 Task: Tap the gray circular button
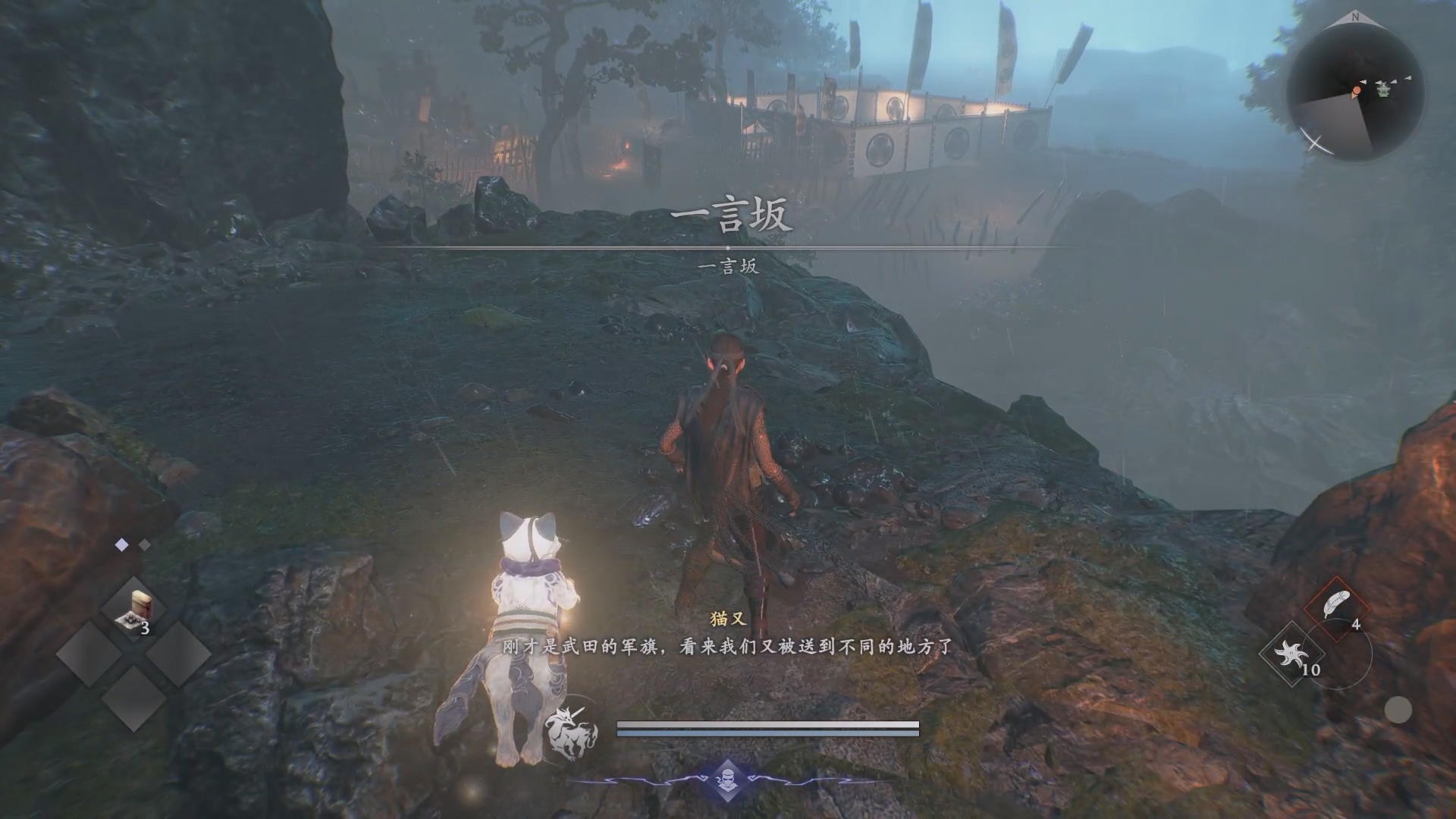pos(1398,711)
